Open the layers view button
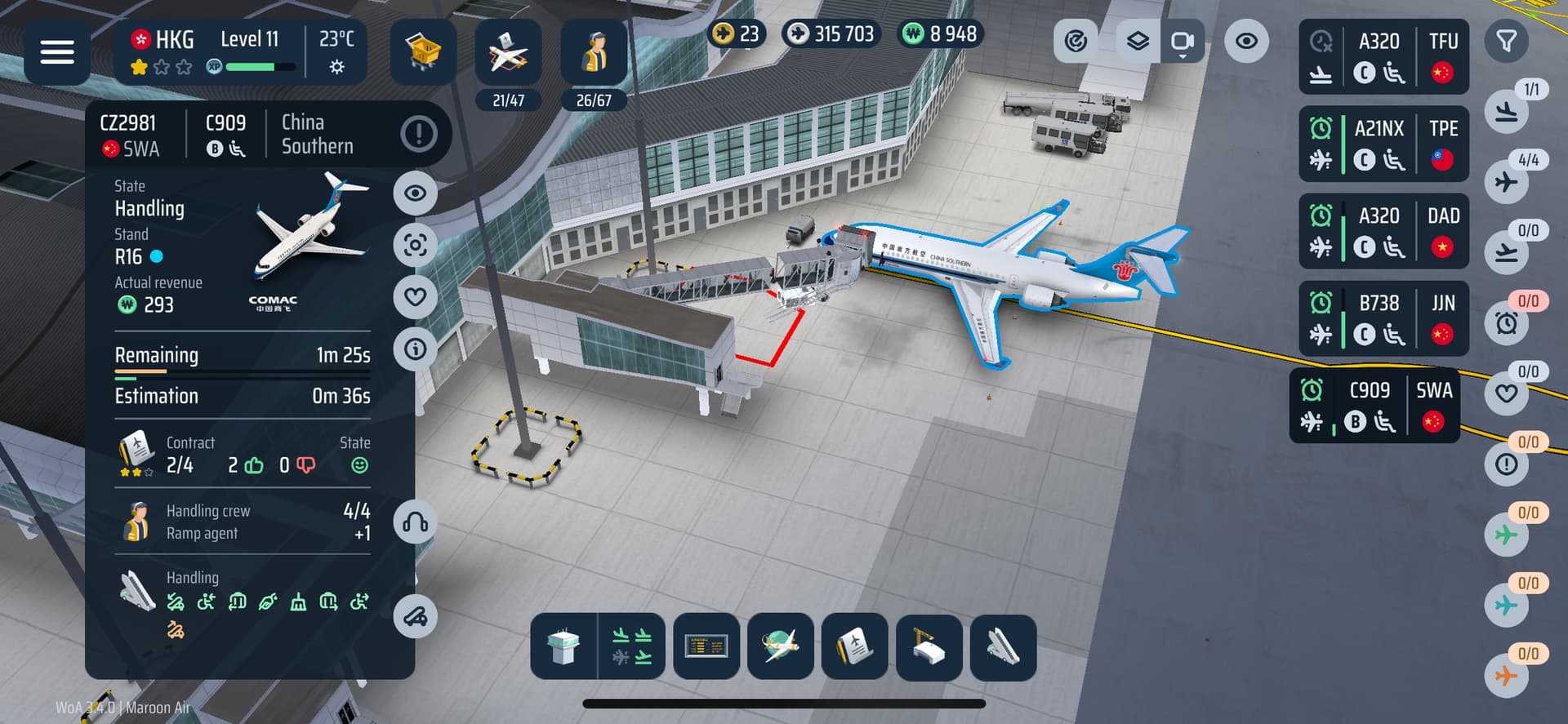This screenshot has height=724, width=1568. (x=1137, y=42)
